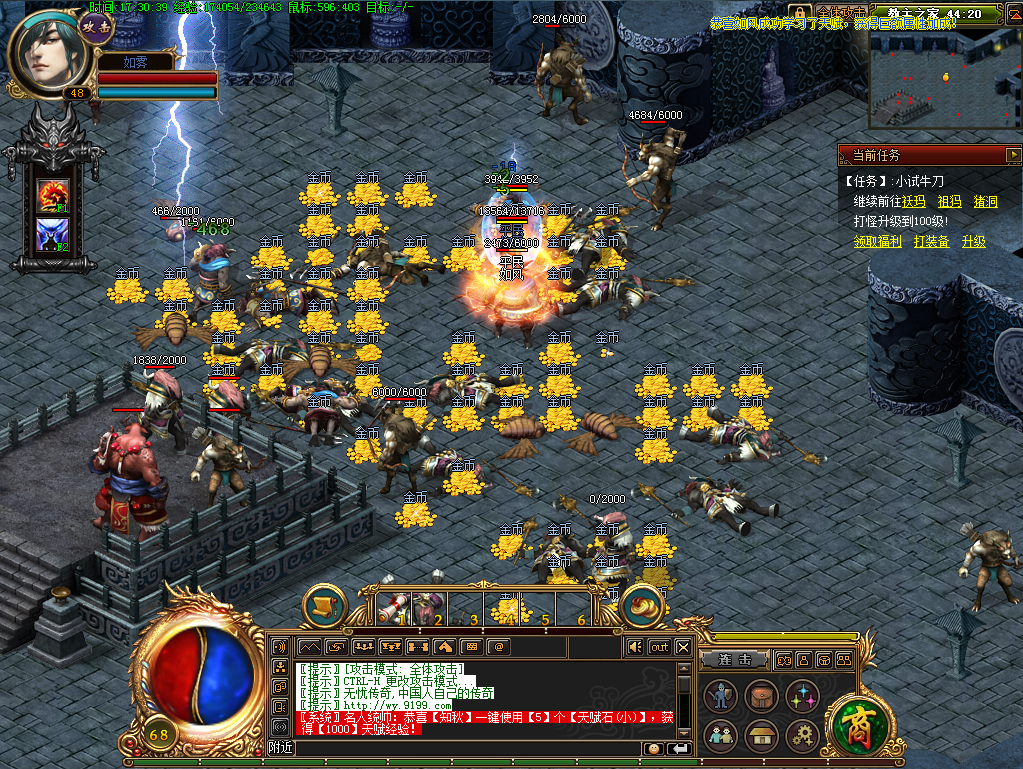Viewport: 1023px width, 769px height.
Task: Open the minimap
Action: 944,76
